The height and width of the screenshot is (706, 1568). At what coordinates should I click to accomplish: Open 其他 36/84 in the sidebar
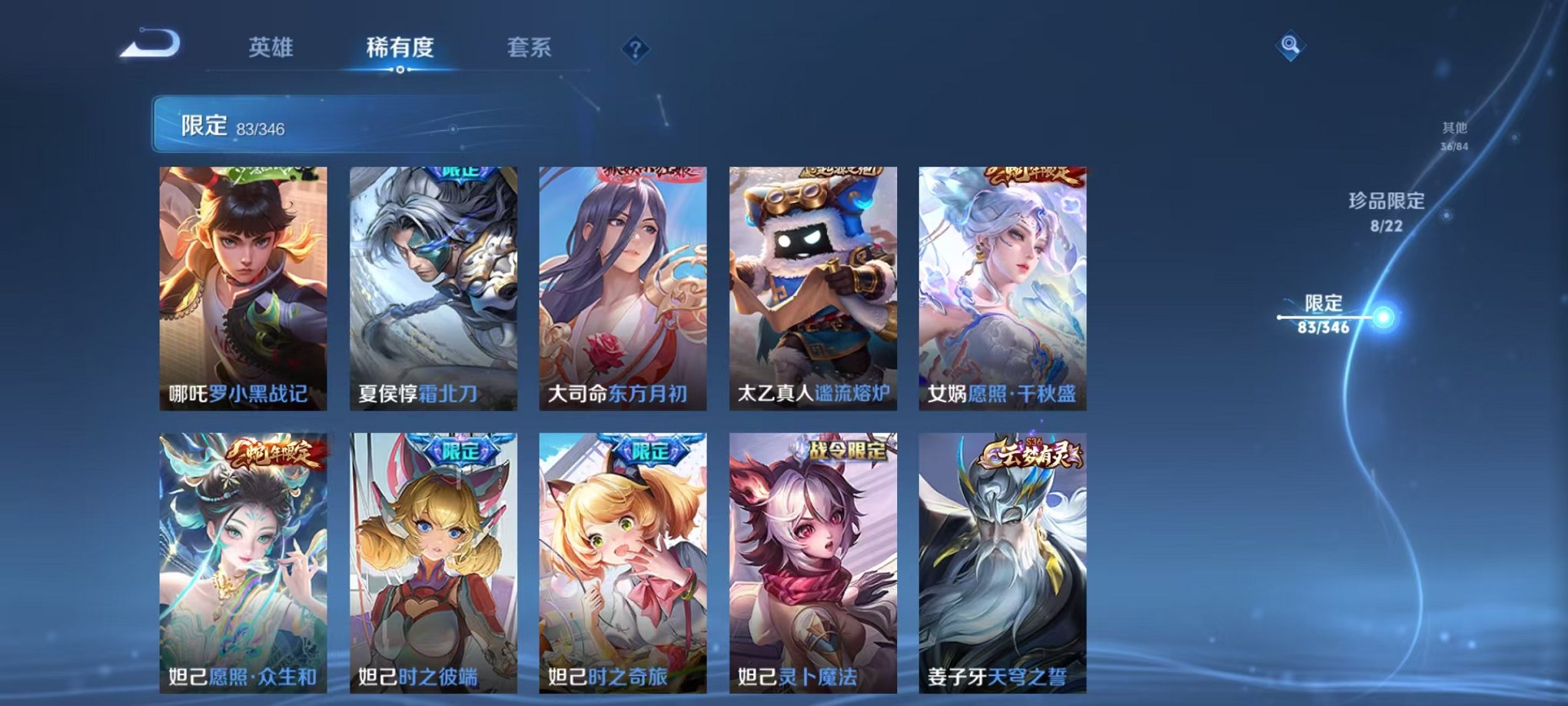coord(1453,136)
